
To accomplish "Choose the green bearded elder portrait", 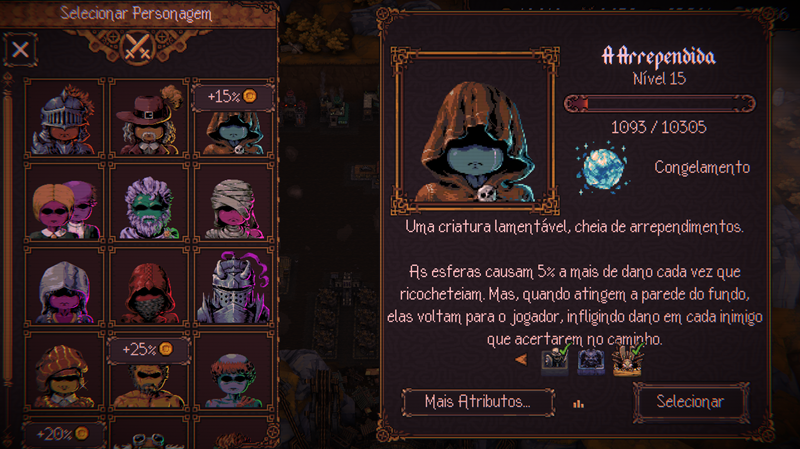I will [x=148, y=203].
